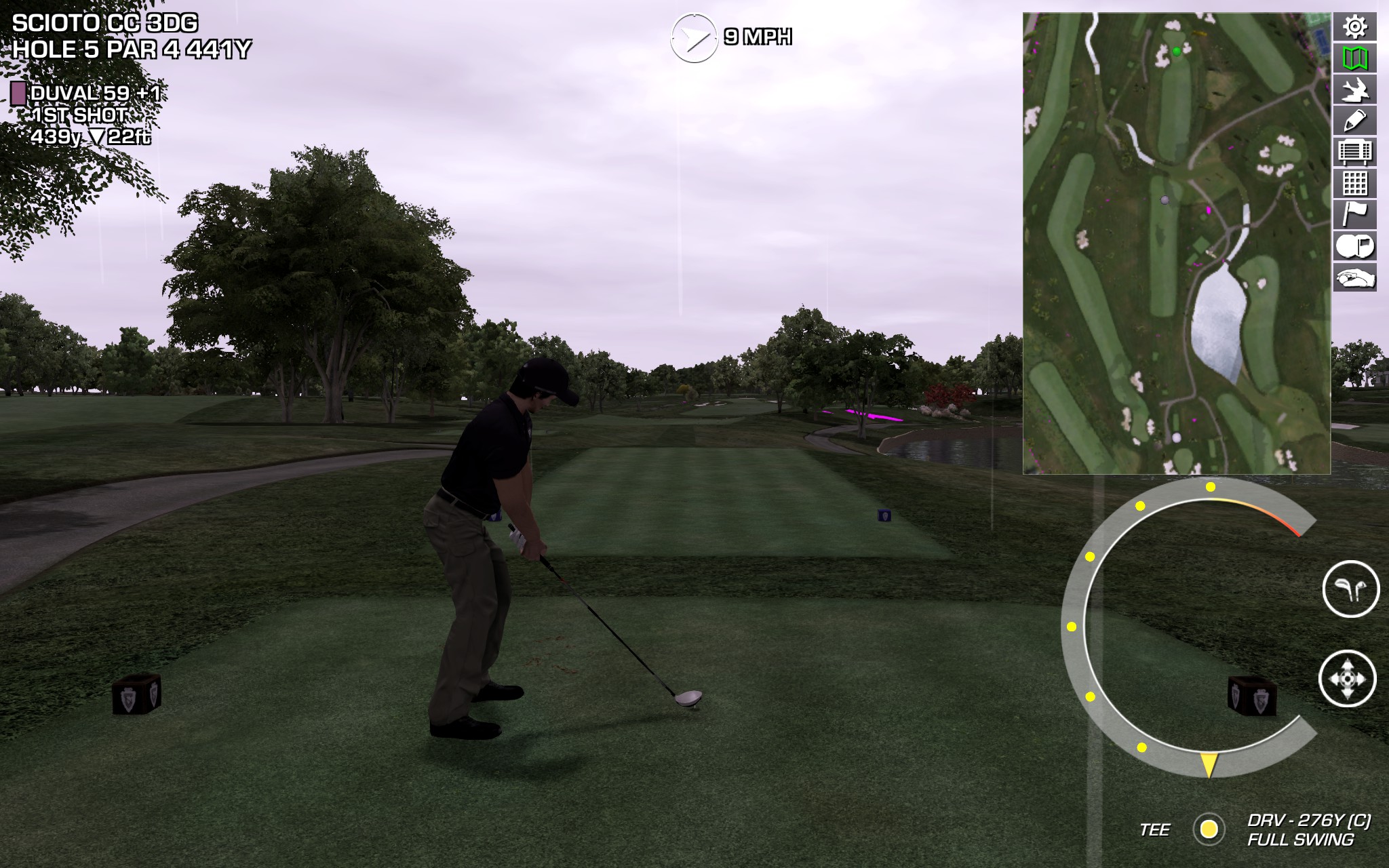The width and height of the screenshot is (1389, 868).
Task: Open the club selection button
Action: 1350,589
